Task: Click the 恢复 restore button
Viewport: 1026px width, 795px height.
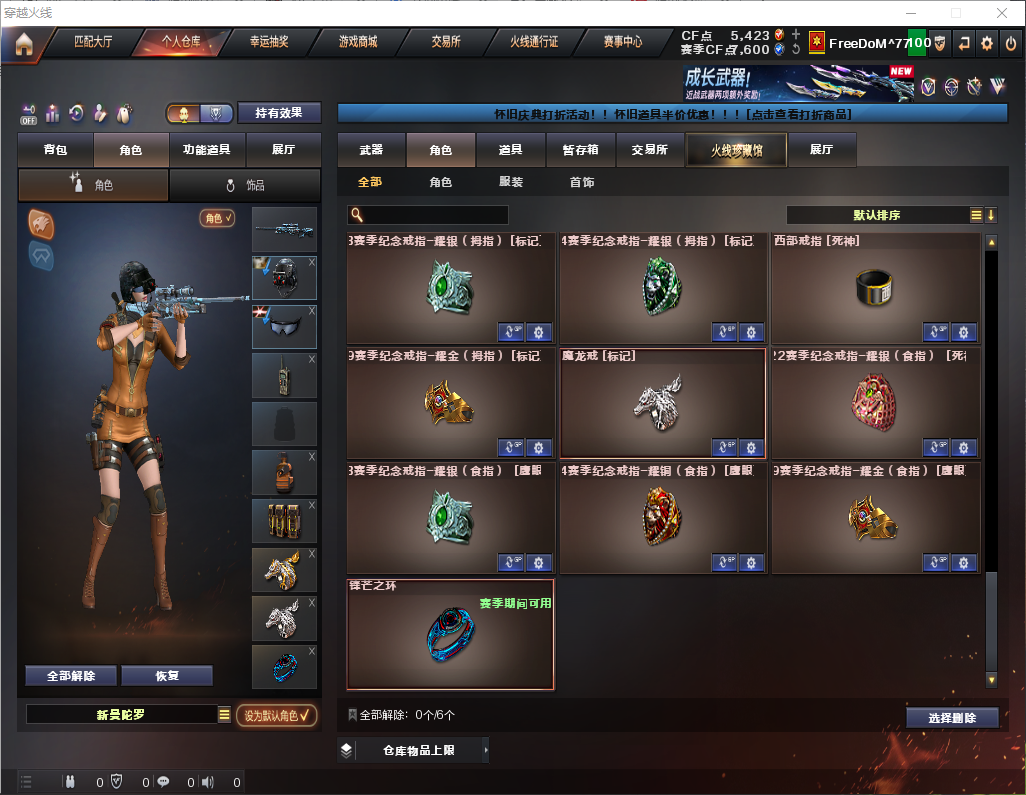Action: (167, 675)
